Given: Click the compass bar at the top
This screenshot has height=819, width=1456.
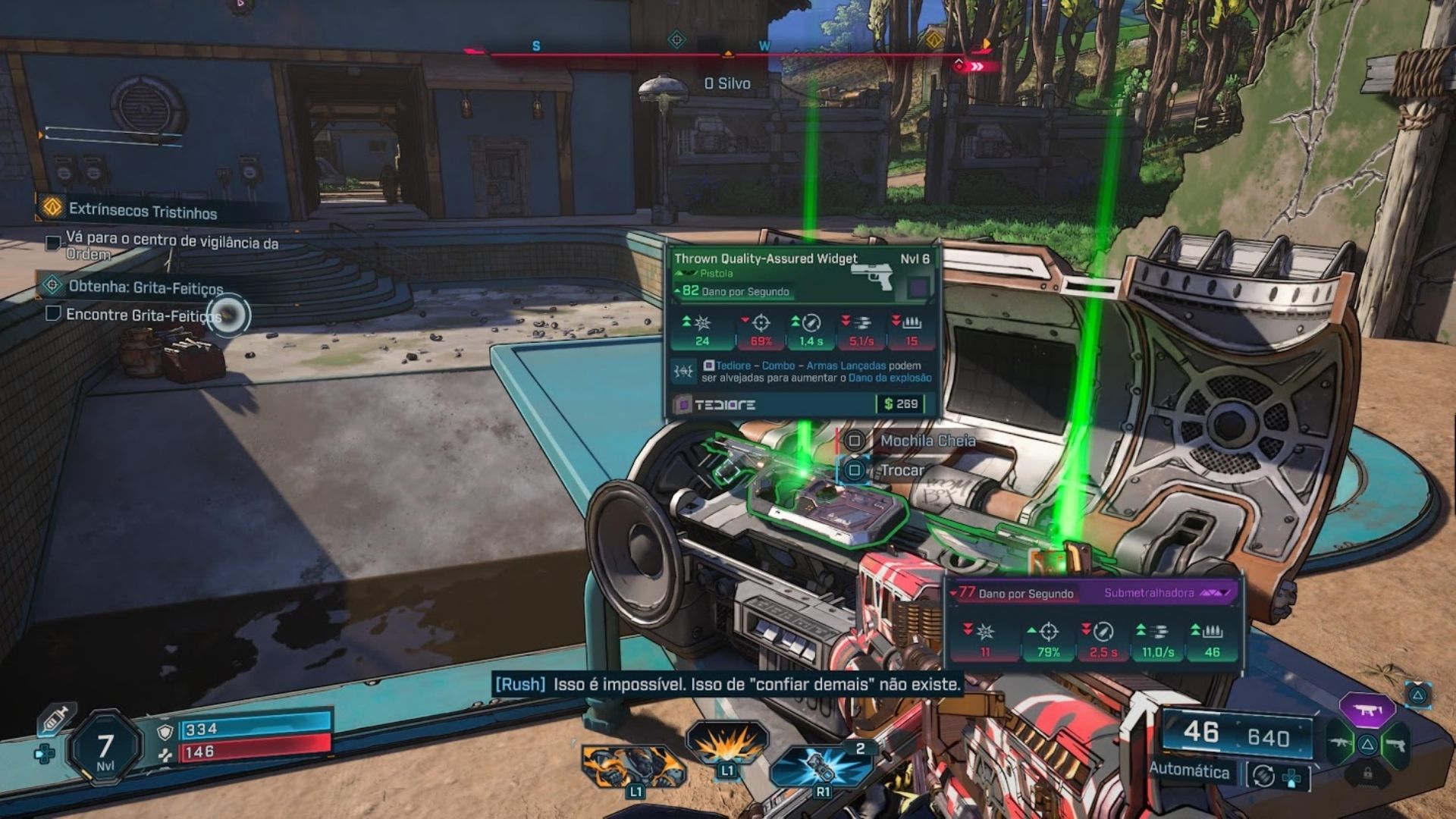Looking at the screenshot, I should click(x=728, y=53).
